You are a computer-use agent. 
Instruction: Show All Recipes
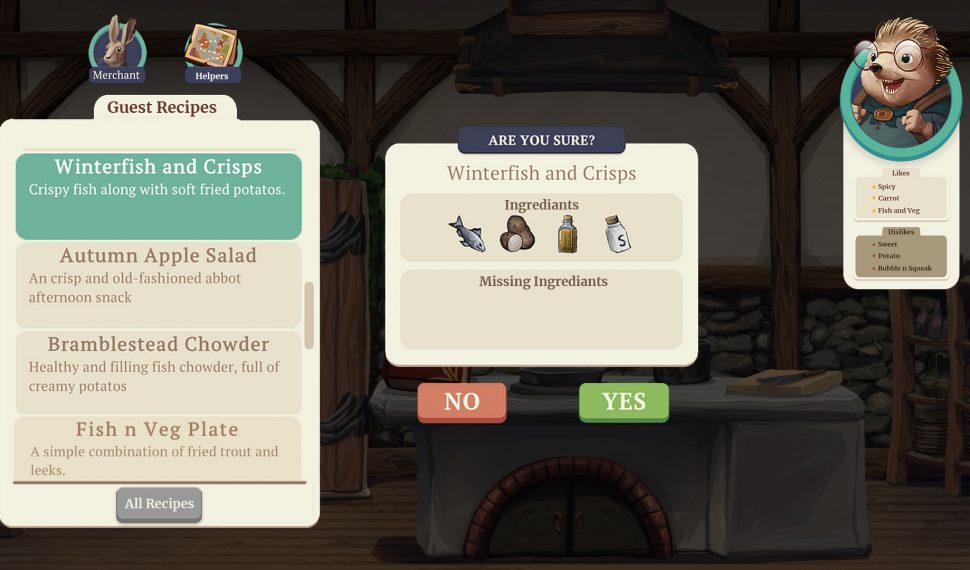click(159, 504)
